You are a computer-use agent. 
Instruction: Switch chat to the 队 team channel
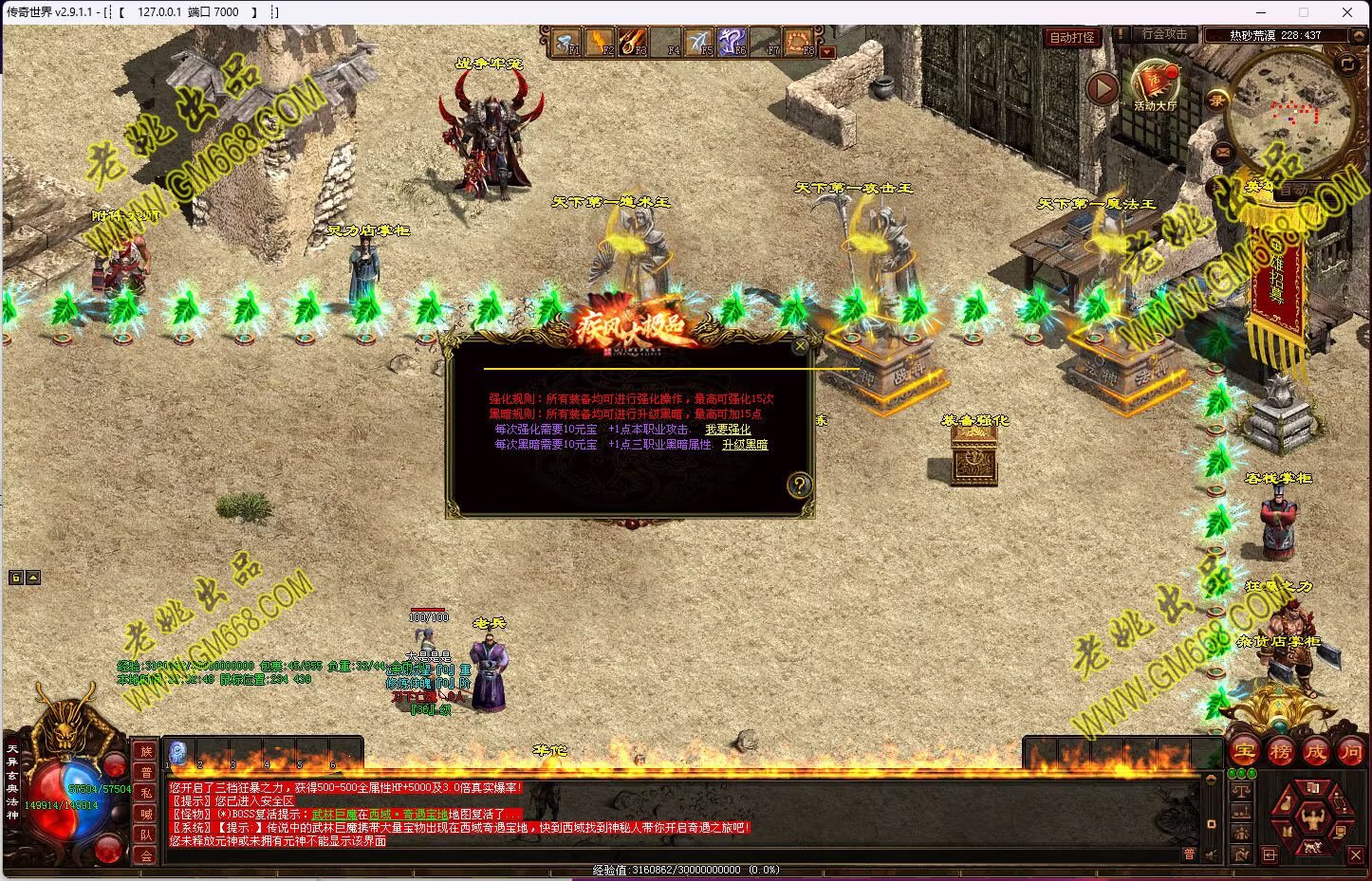point(146,835)
